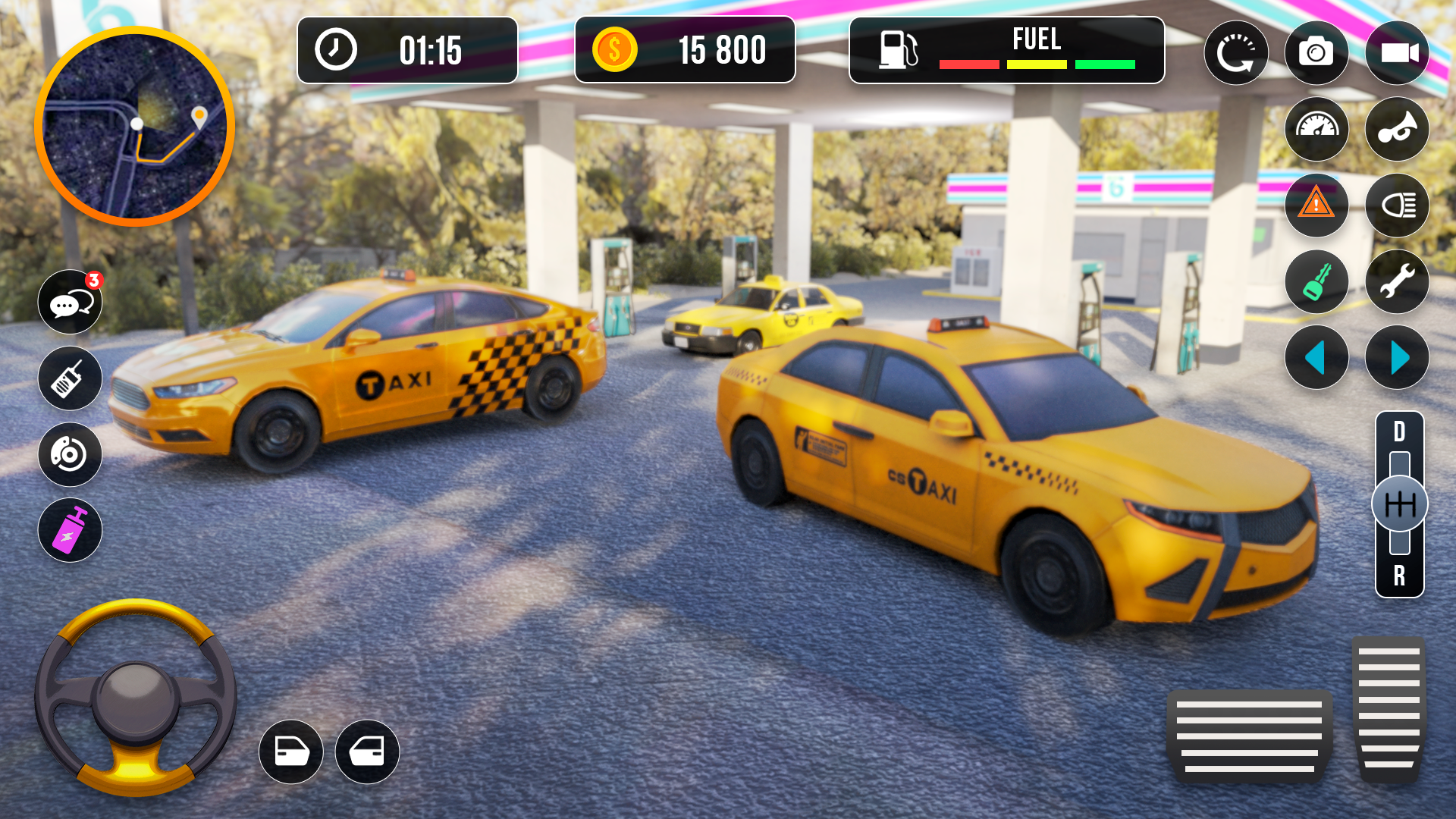Viewport: 1456px width, 819px height.
Task: Open the camera screenshot tool
Action: tap(1317, 52)
